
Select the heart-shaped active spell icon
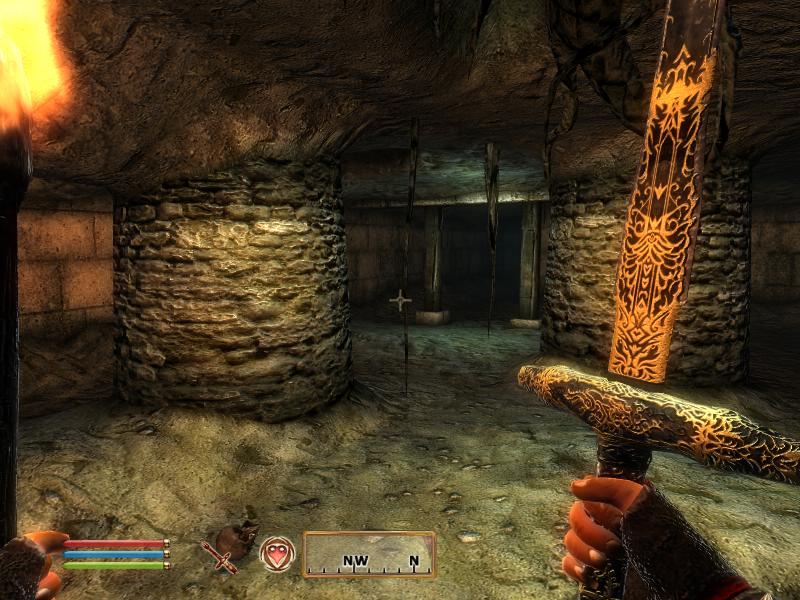(x=277, y=554)
